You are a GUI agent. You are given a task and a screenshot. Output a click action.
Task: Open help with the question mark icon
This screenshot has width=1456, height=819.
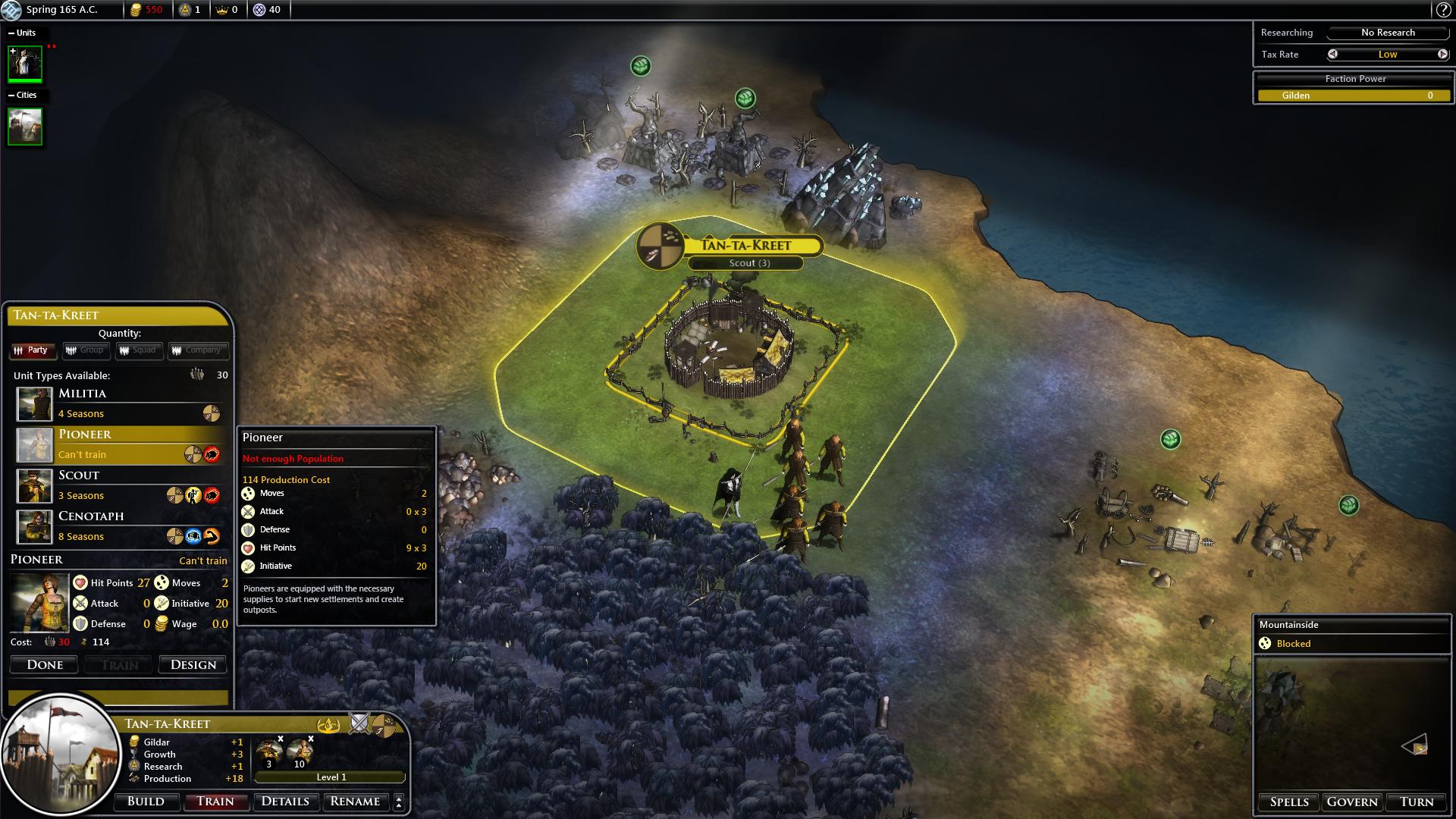pos(1443,10)
